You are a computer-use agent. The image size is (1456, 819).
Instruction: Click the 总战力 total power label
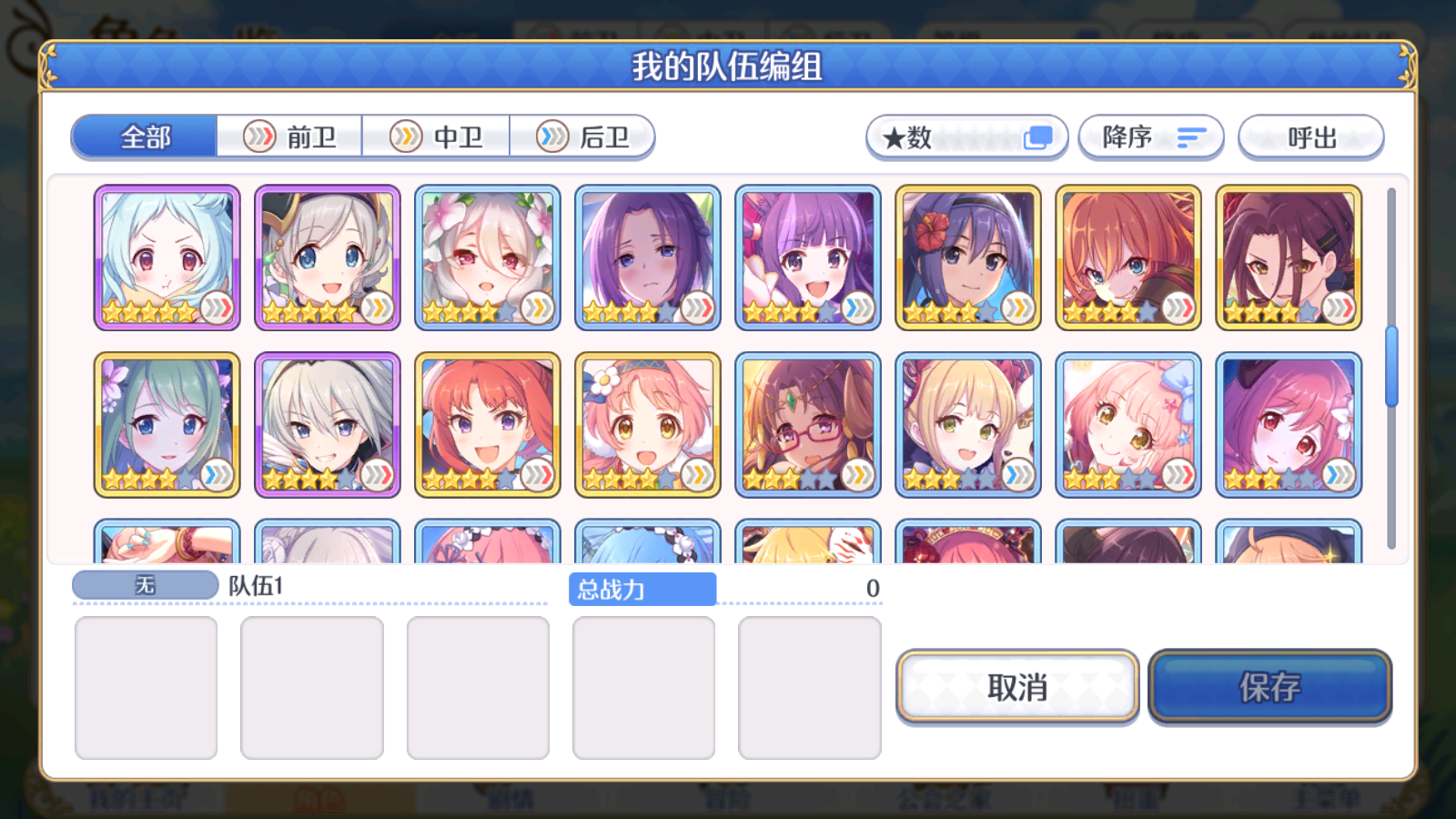(x=642, y=590)
